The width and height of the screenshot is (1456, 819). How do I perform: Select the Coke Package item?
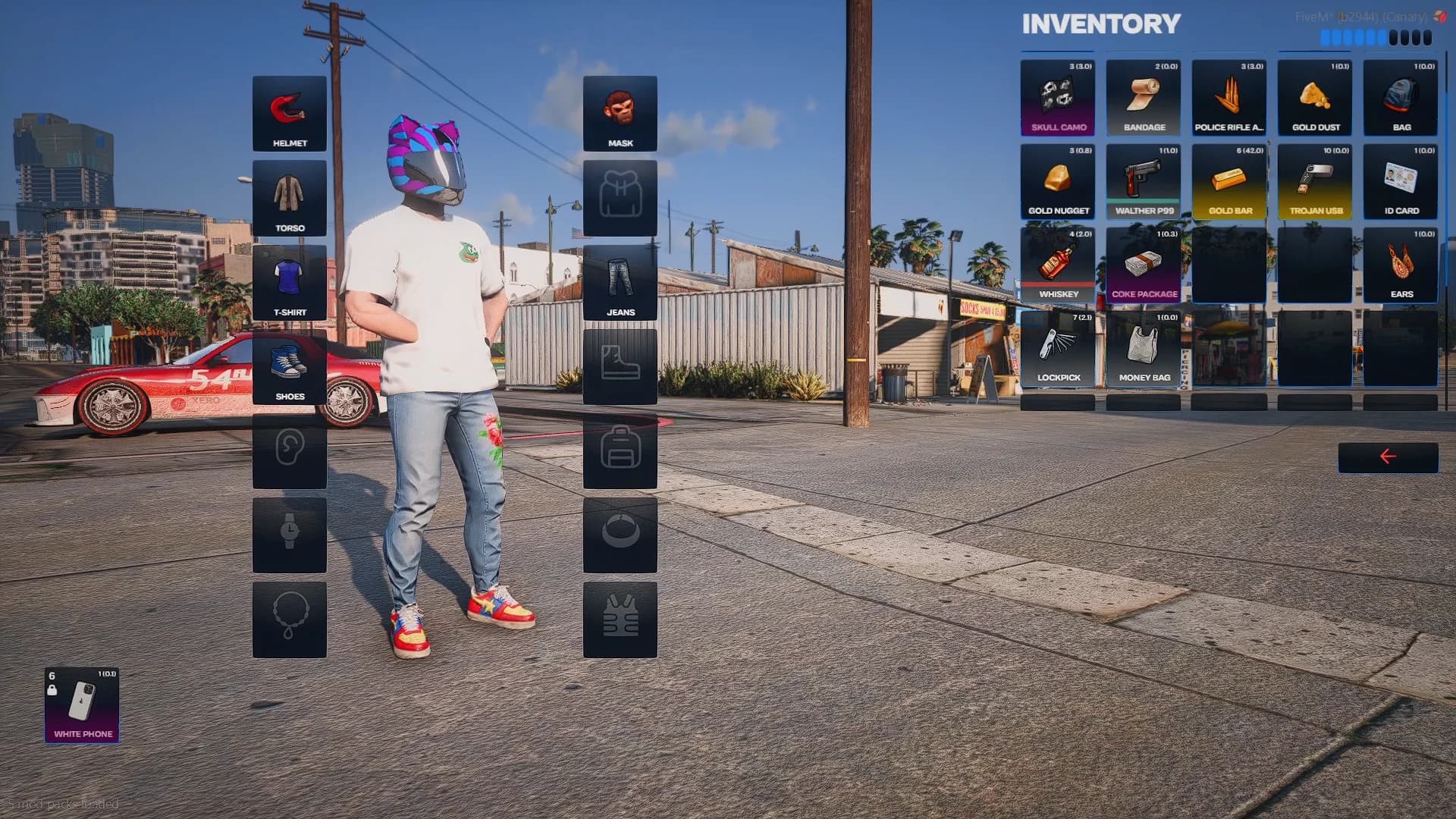[x=1143, y=264]
